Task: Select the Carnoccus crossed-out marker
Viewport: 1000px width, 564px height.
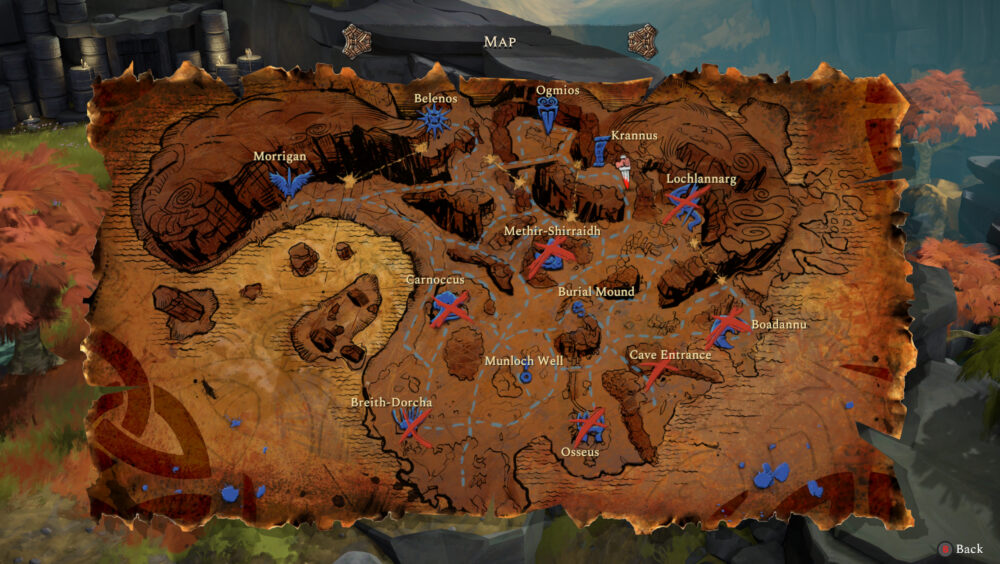Action: point(450,307)
